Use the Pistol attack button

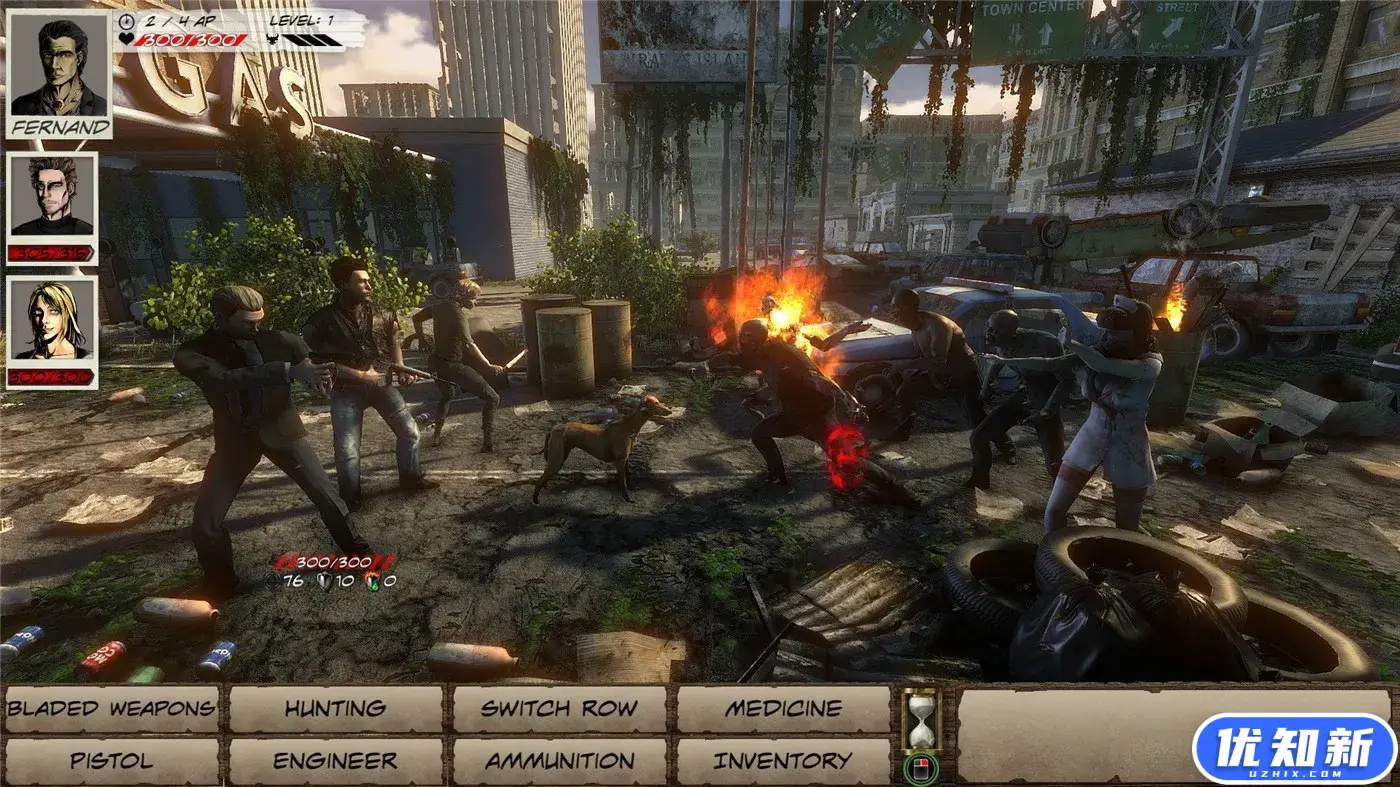coord(111,761)
